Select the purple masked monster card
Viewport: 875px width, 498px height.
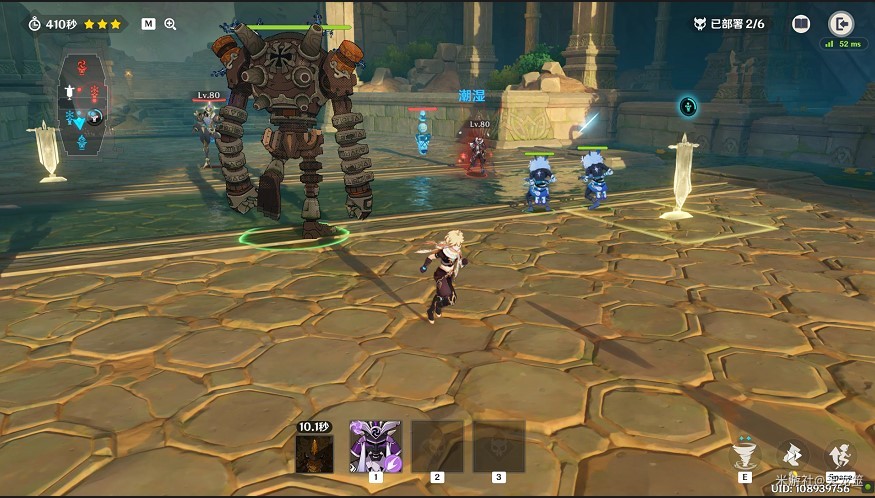(375, 445)
